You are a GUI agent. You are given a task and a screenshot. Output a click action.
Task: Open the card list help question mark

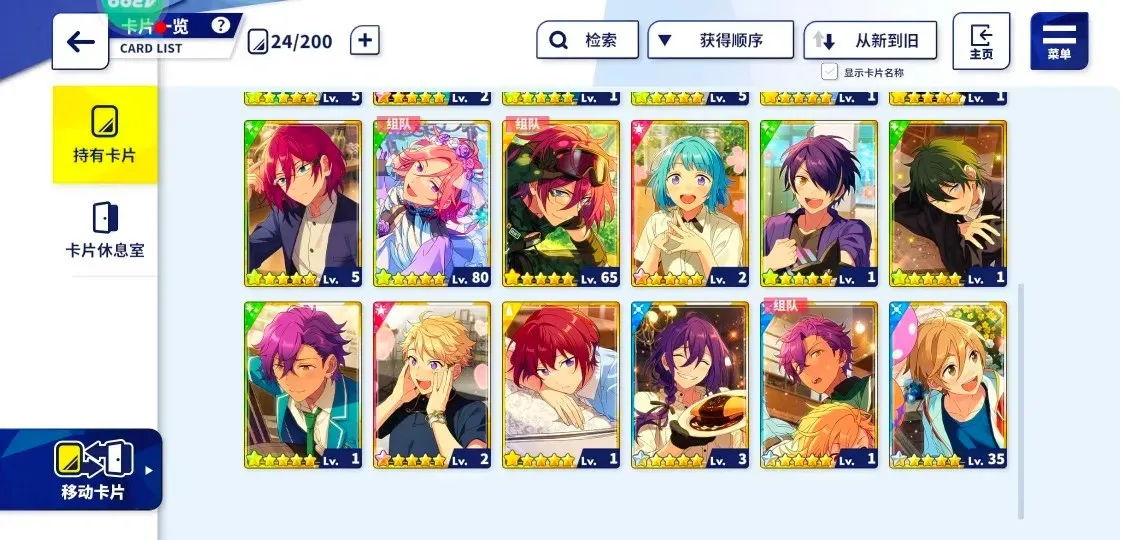(x=221, y=26)
